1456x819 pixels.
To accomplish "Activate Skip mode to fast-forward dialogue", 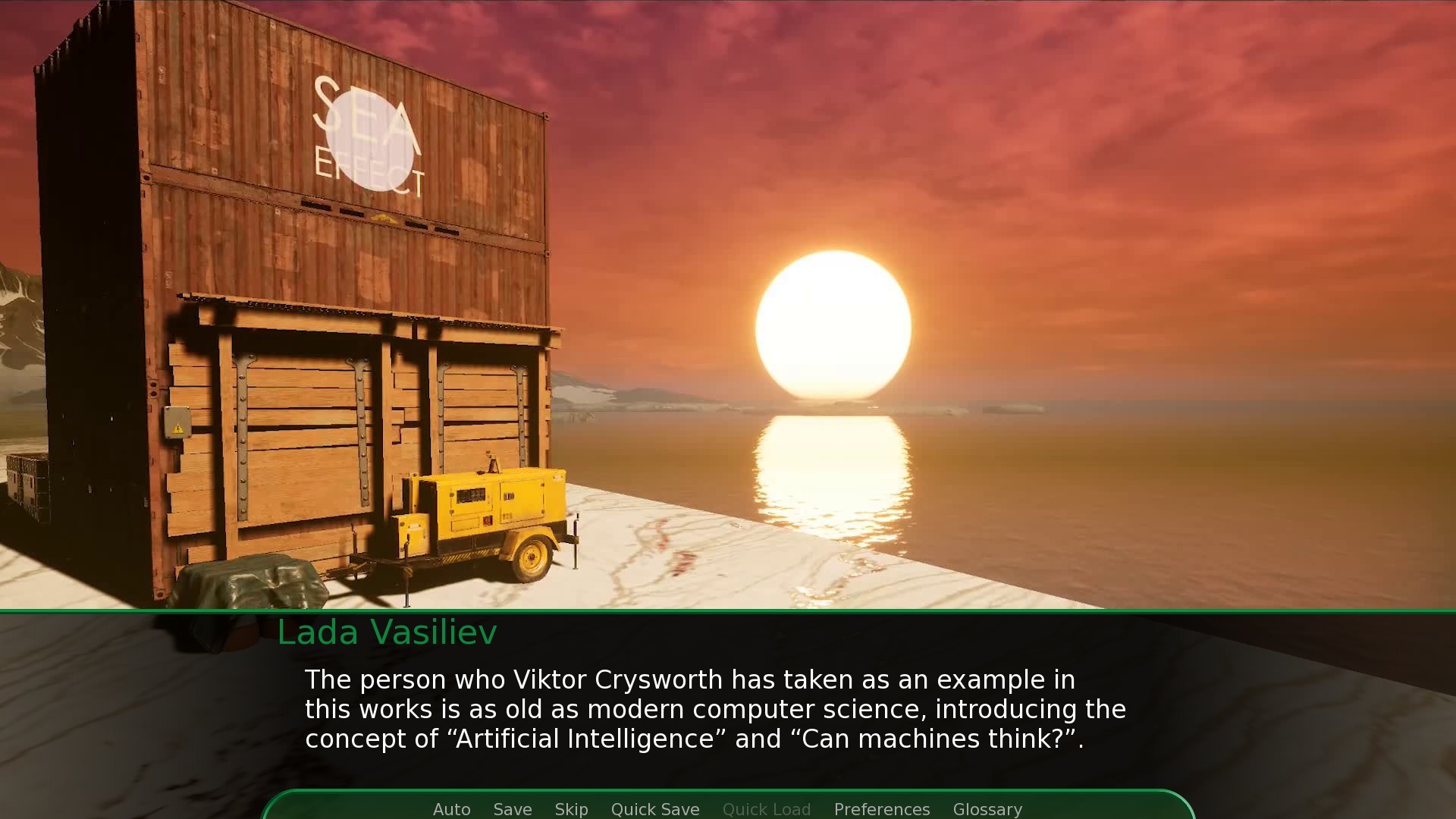I will point(571,809).
